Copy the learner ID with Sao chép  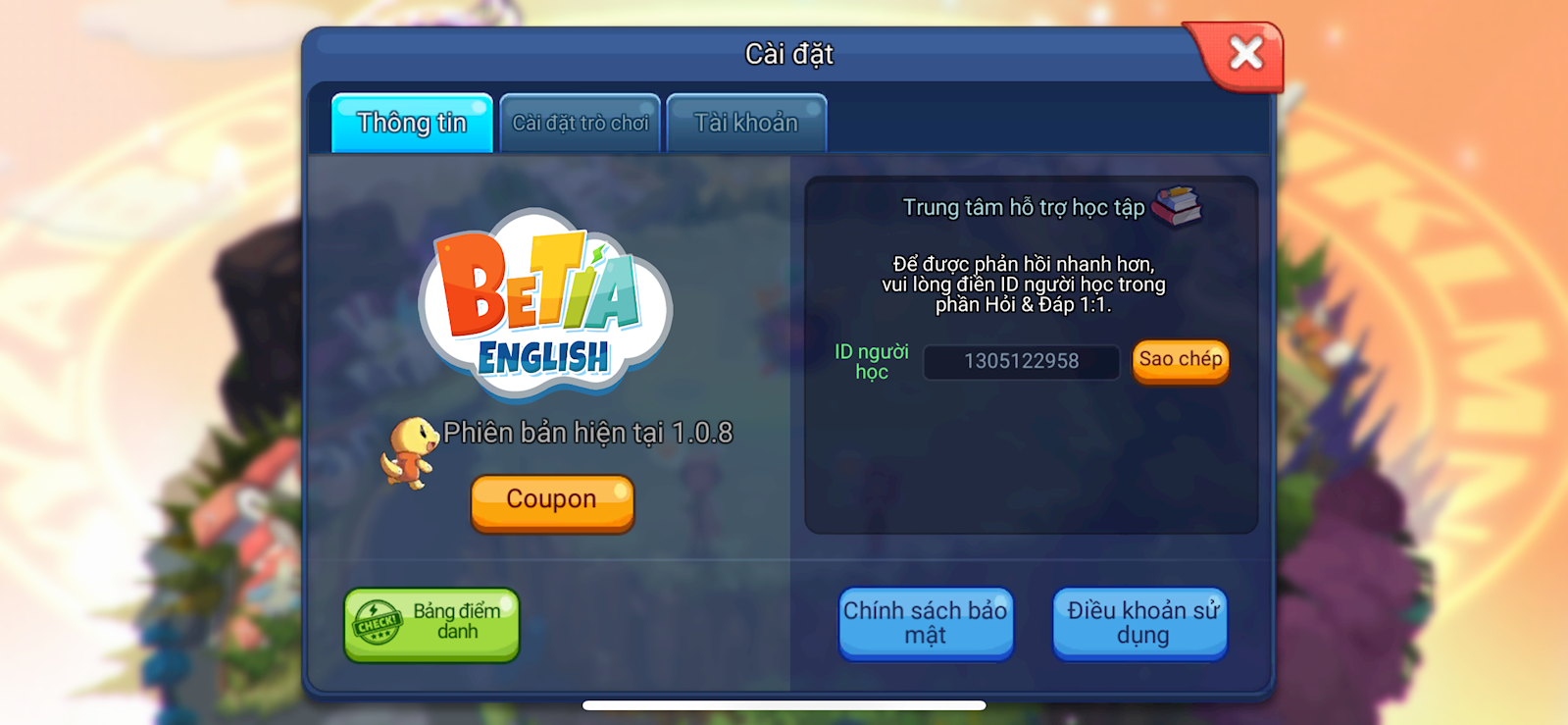click(1180, 360)
